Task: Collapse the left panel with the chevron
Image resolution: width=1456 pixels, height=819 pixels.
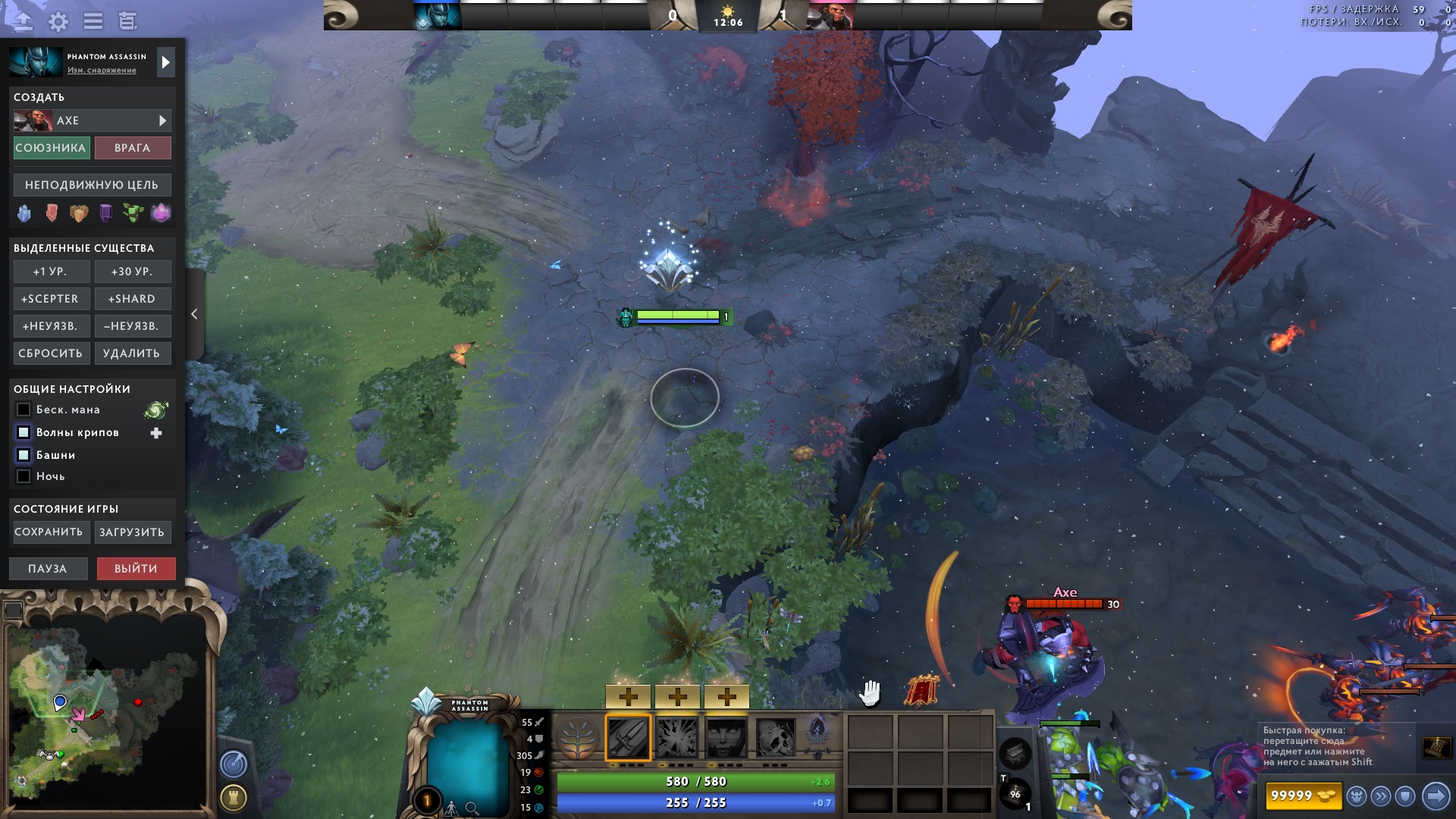Action: 195,313
